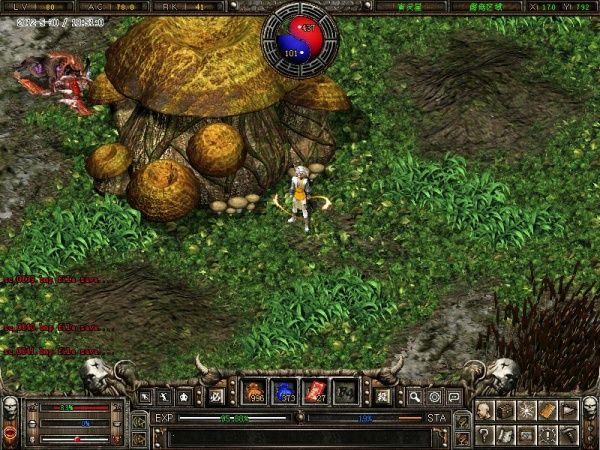This screenshot has width=600, height=450.
Task: Open the golden book icon
Action: [547, 411]
